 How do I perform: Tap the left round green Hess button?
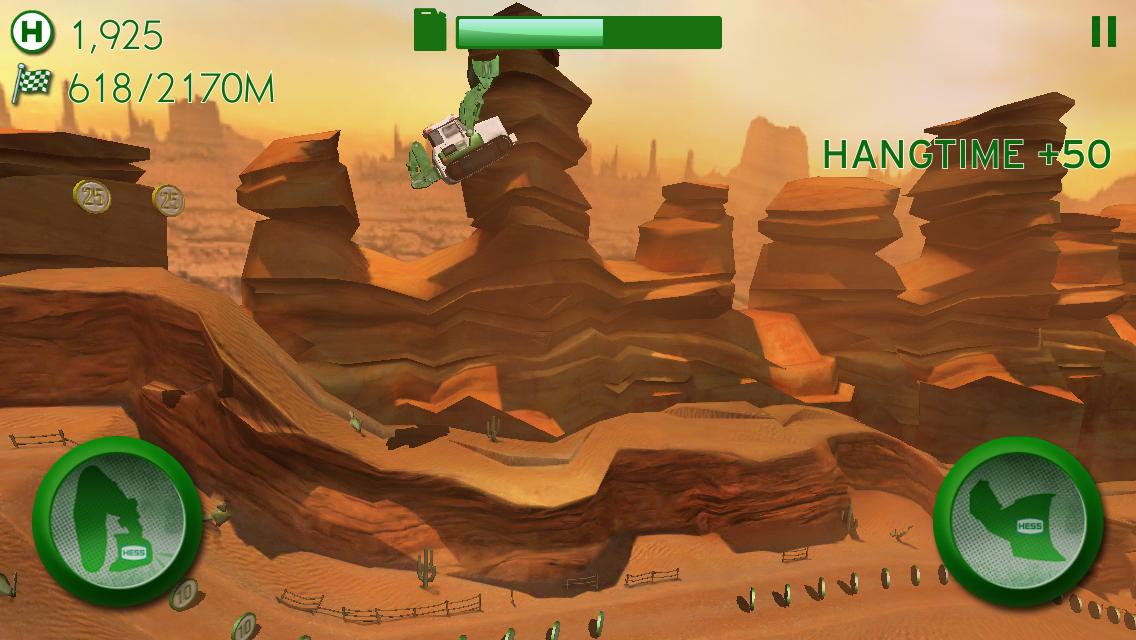tap(117, 519)
